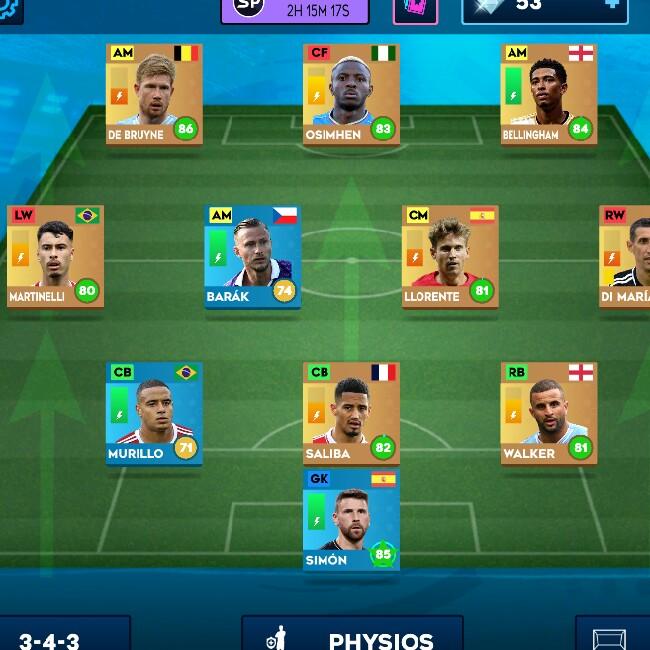Open the goal net icon button
This screenshot has height=650, width=650.
[x=610, y=637]
